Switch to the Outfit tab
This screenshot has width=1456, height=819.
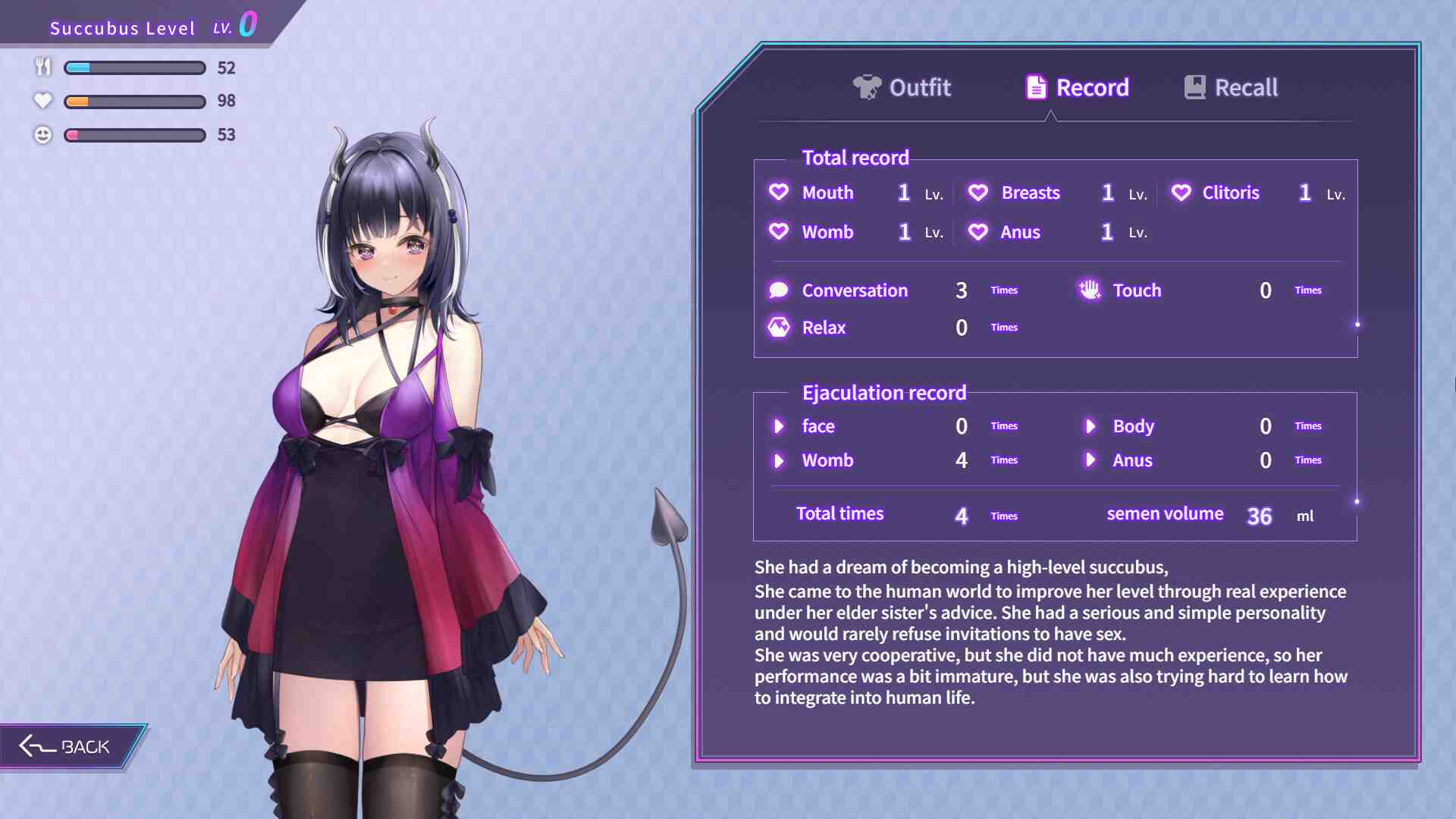[902, 88]
